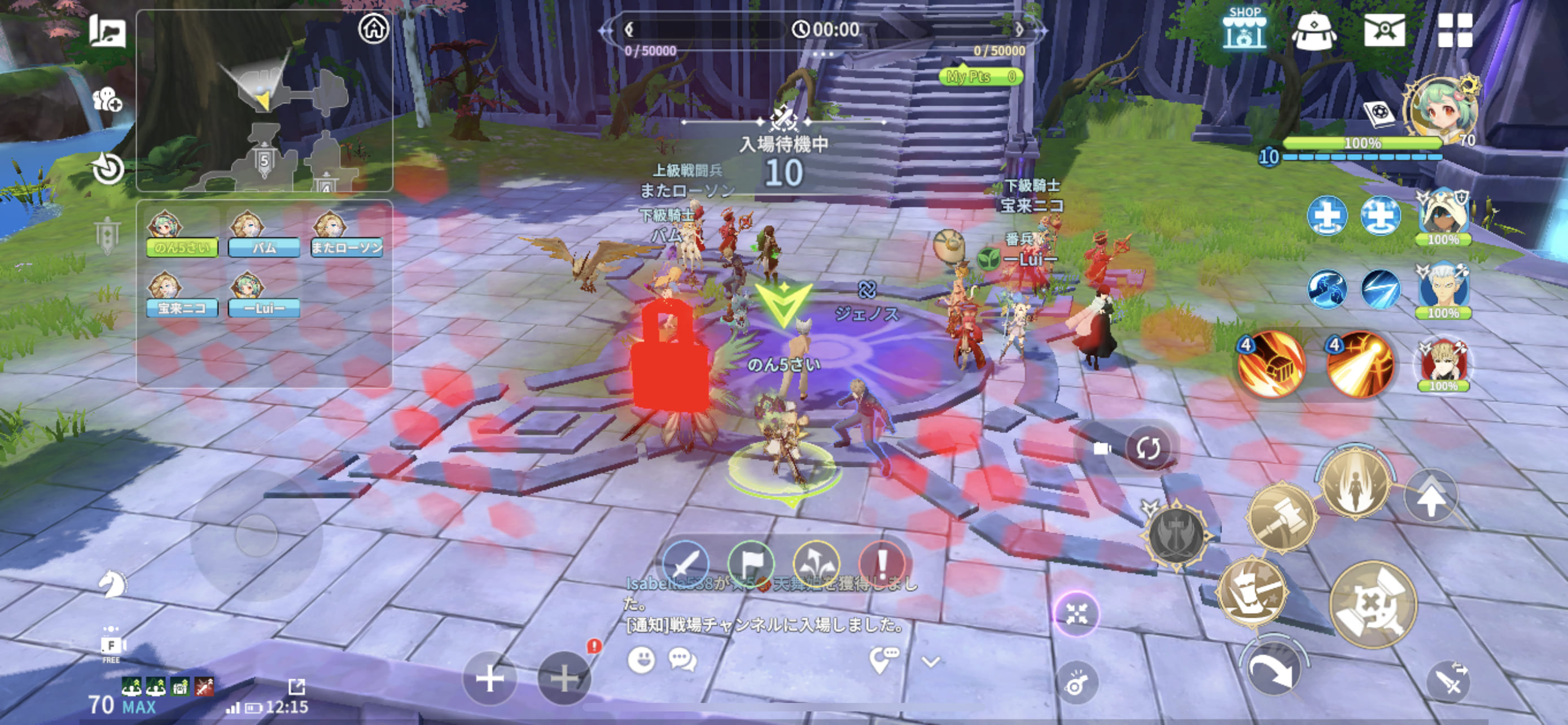Send the red exclamation quick signal
The width and height of the screenshot is (1568, 725).
(x=882, y=564)
